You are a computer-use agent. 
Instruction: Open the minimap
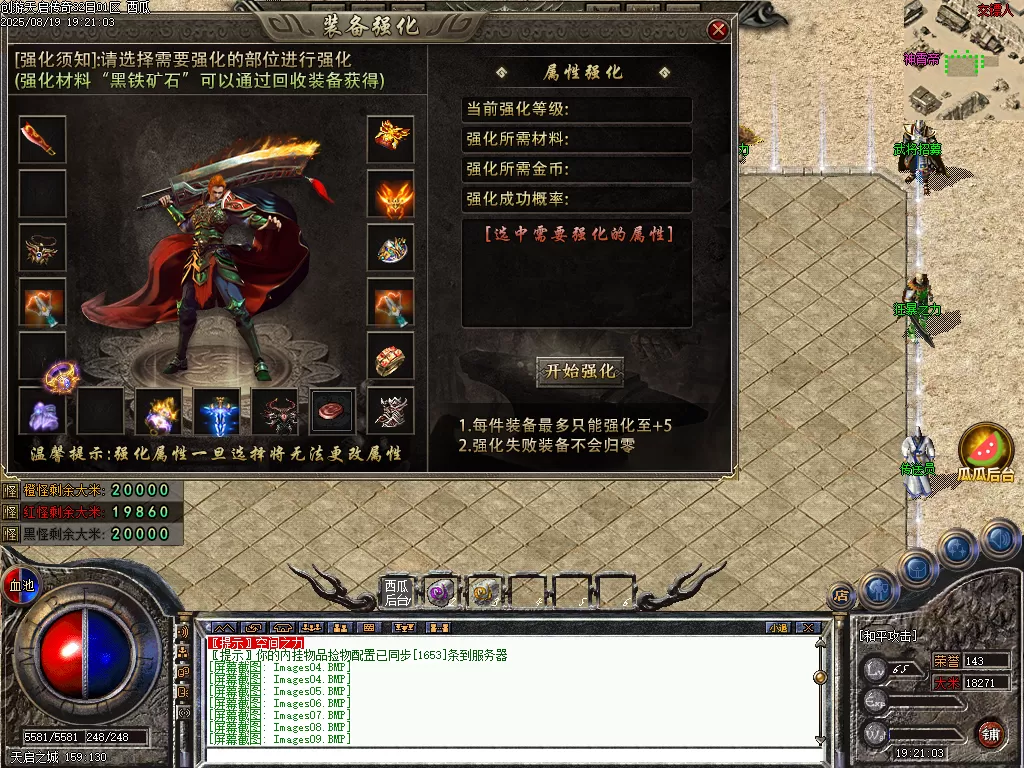(962, 58)
